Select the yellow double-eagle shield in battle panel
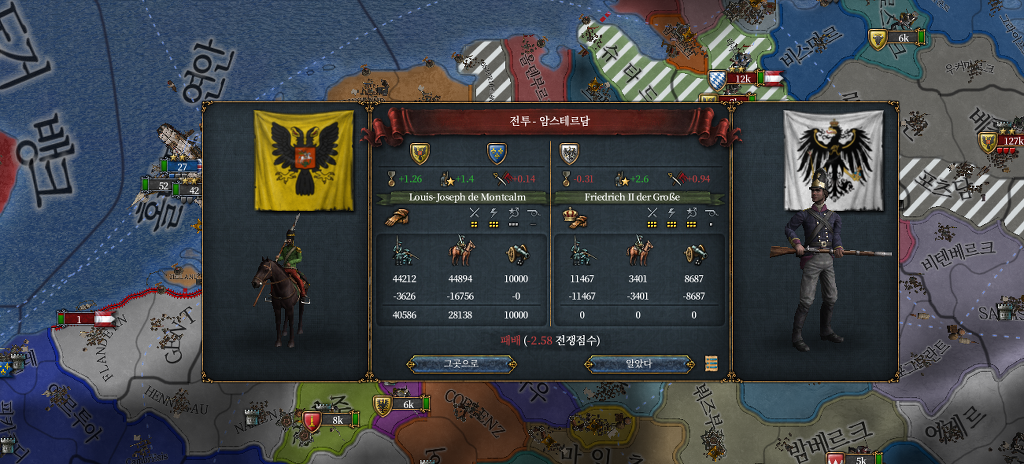The image size is (1024, 464). tap(421, 154)
